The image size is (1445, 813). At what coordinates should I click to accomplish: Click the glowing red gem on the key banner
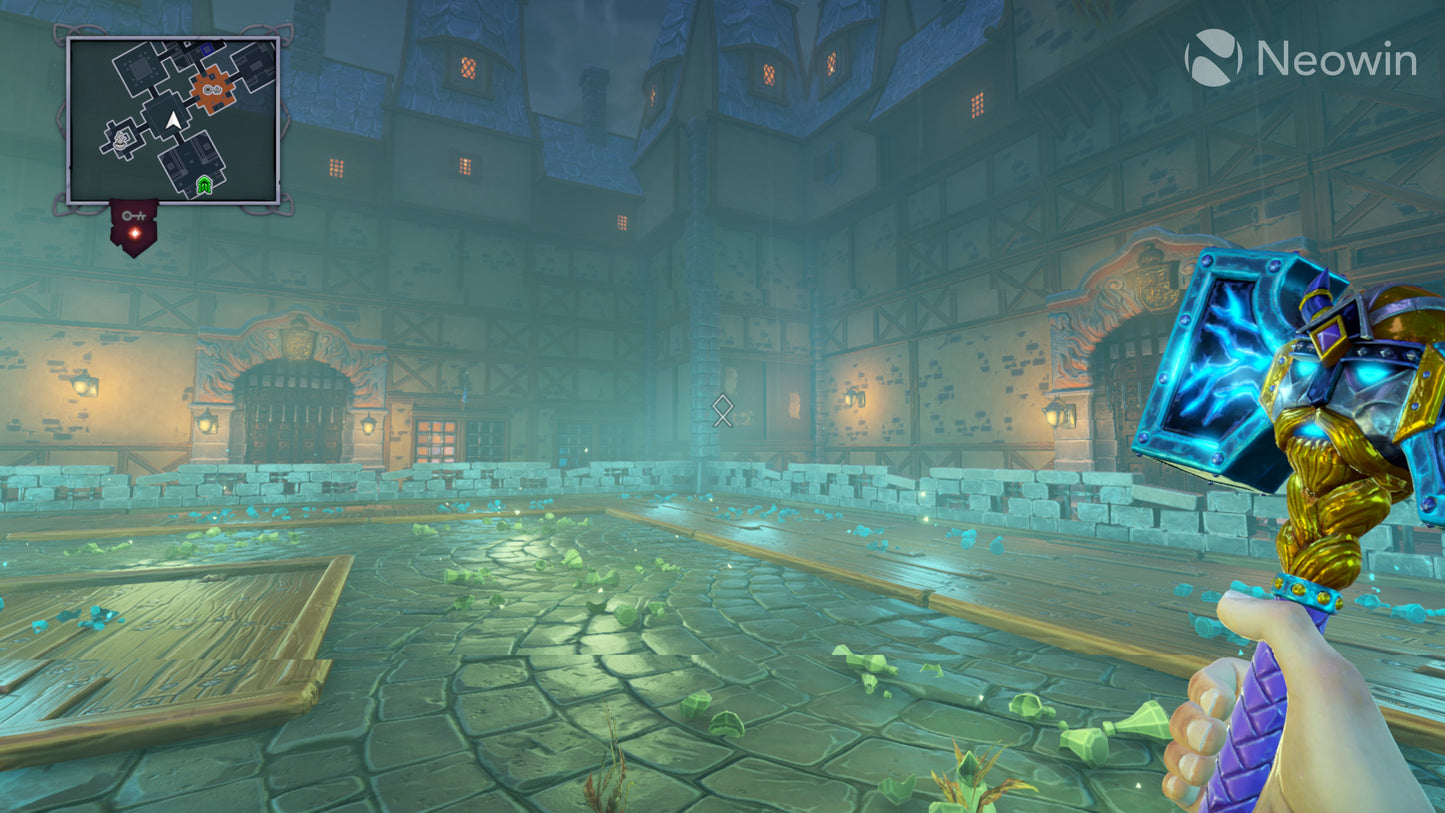coord(135,232)
